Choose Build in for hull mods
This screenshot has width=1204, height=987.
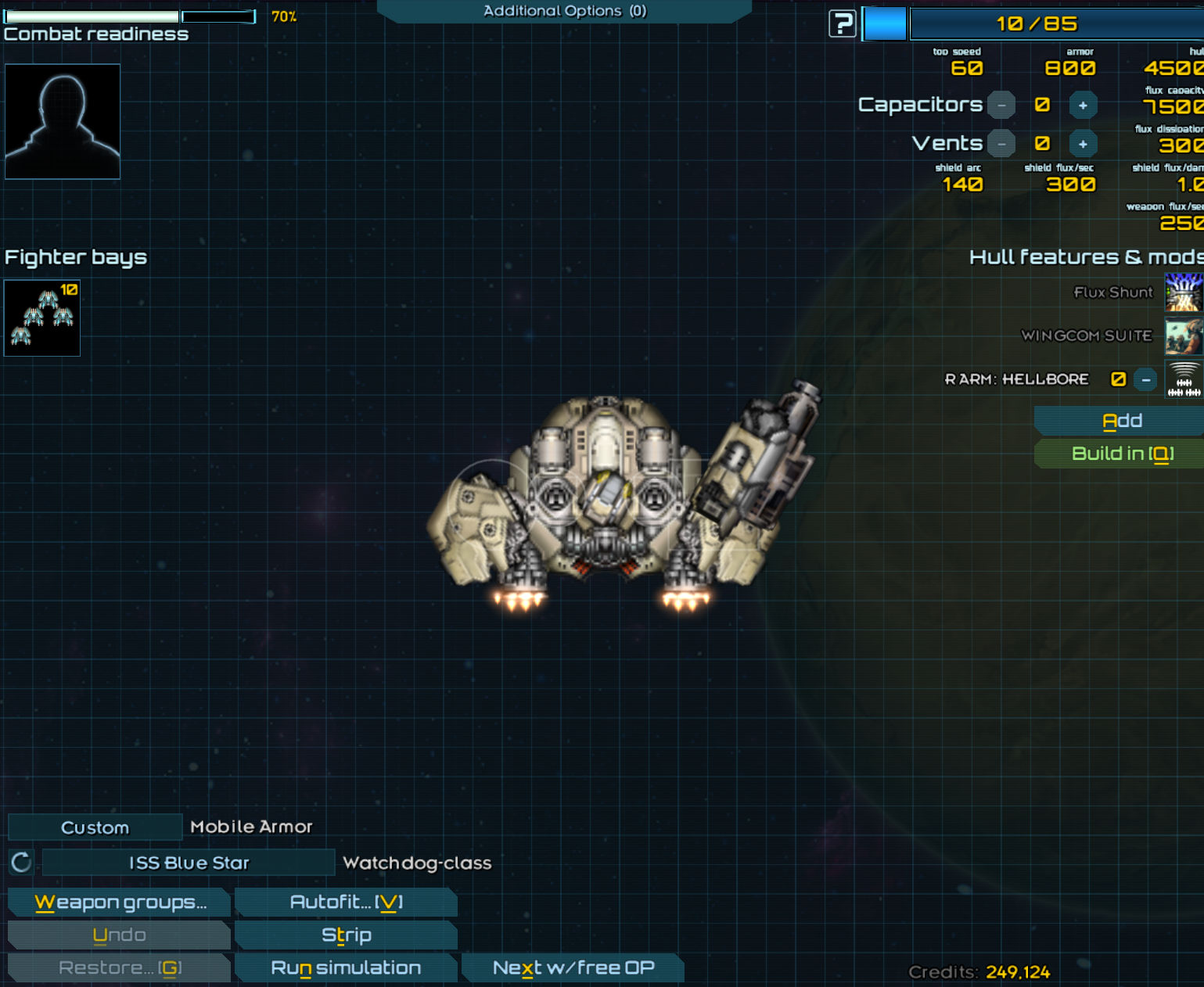(1121, 454)
